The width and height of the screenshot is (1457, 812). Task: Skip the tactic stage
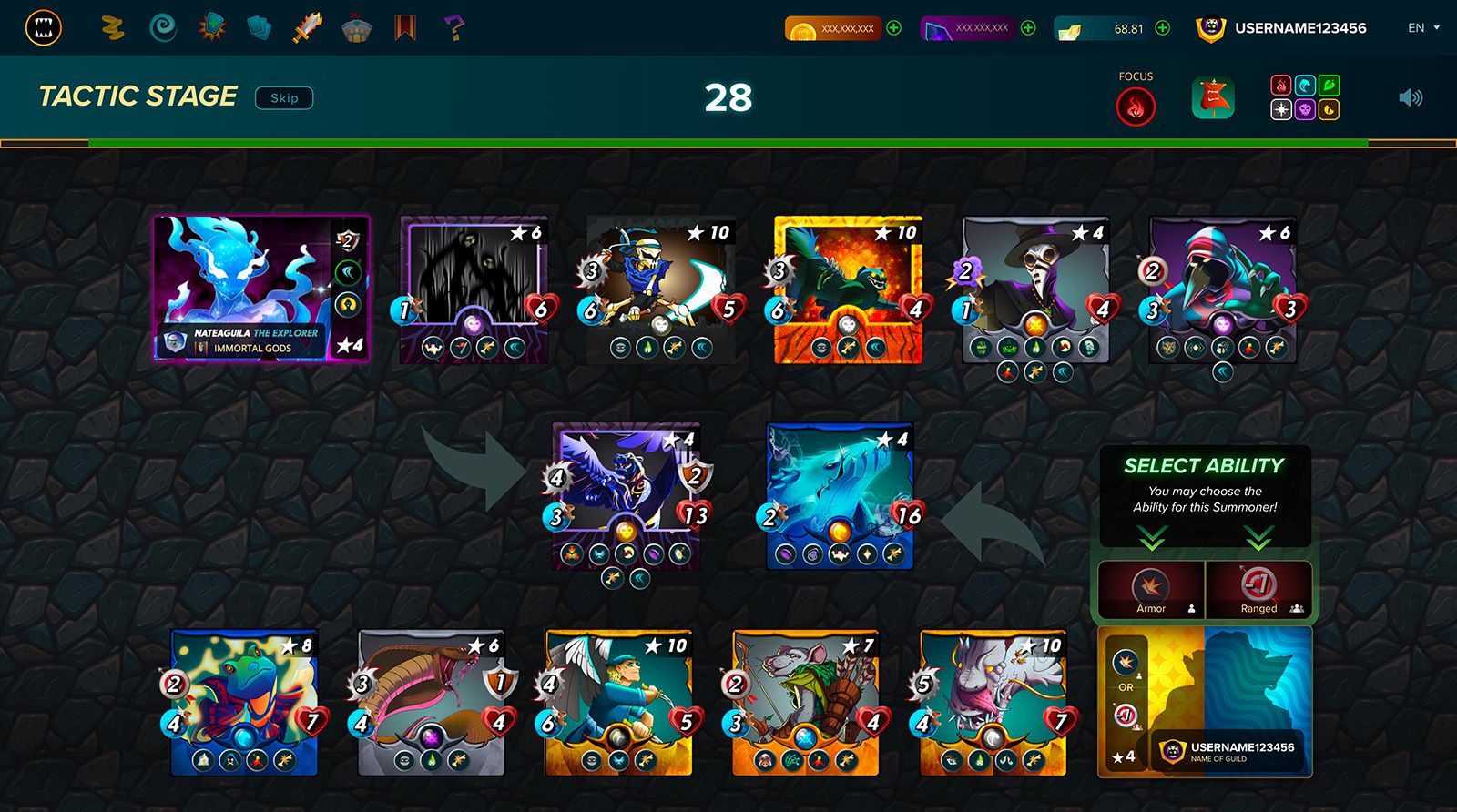(284, 98)
